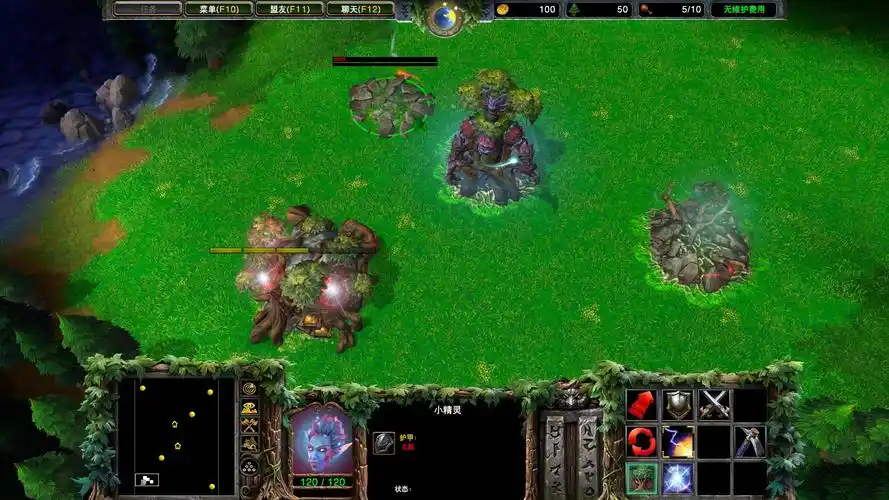Activate the Renew repair ability icon

(x=750, y=441)
